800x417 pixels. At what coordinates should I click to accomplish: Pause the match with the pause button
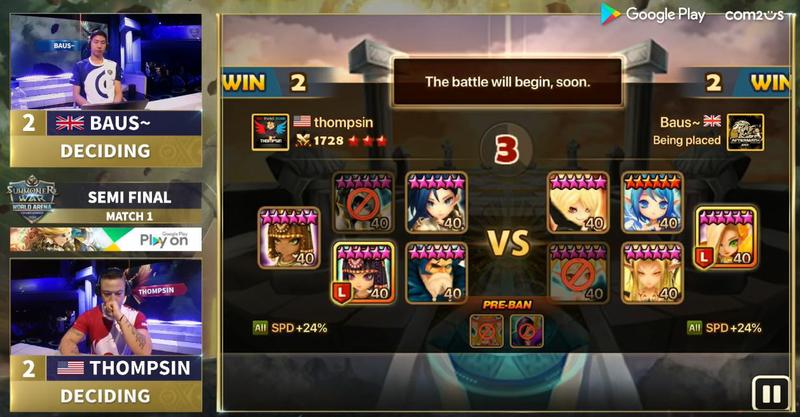point(769,392)
